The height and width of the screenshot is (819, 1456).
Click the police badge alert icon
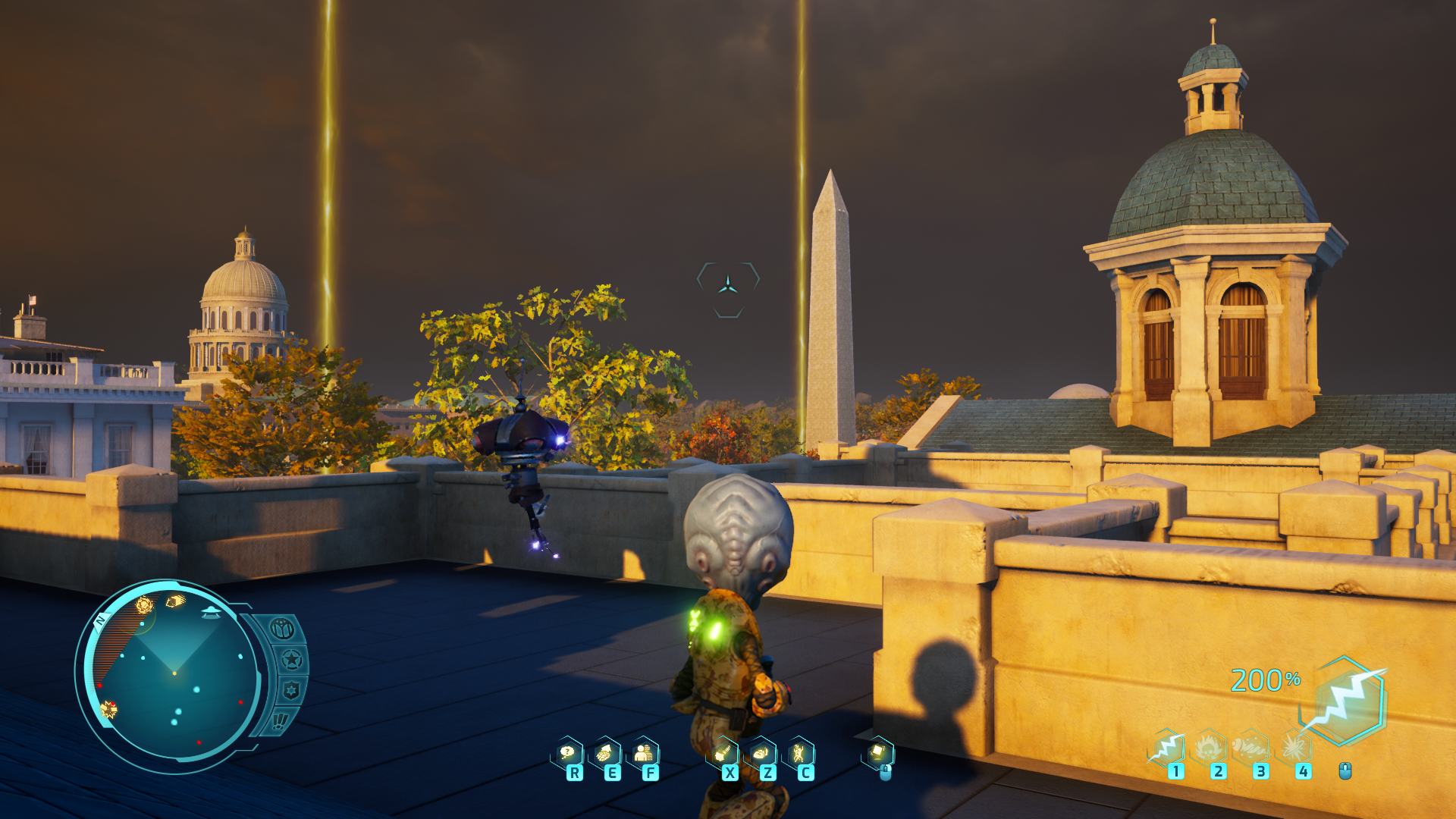click(x=290, y=690)
